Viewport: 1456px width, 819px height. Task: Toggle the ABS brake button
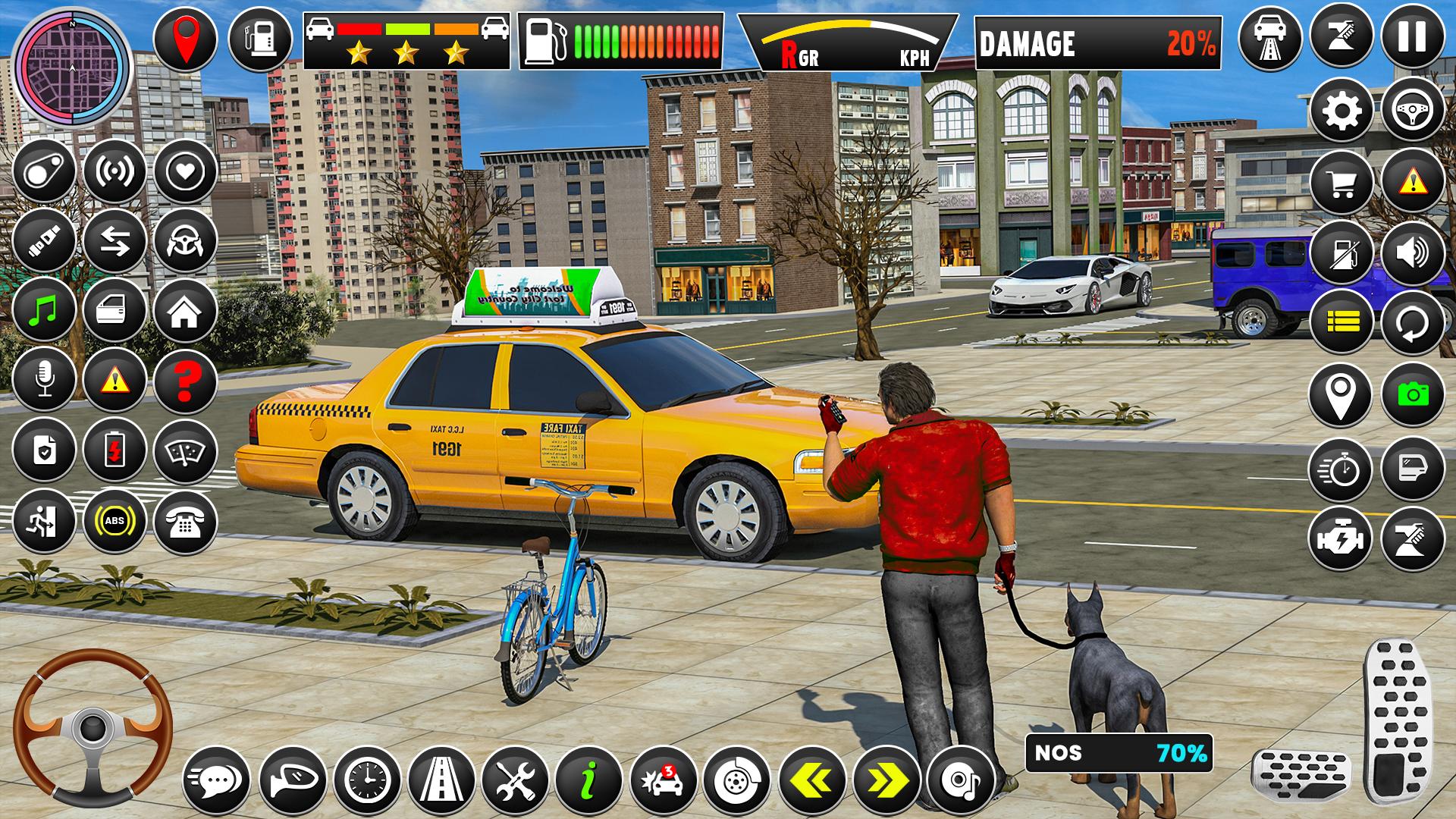[115, 521]
